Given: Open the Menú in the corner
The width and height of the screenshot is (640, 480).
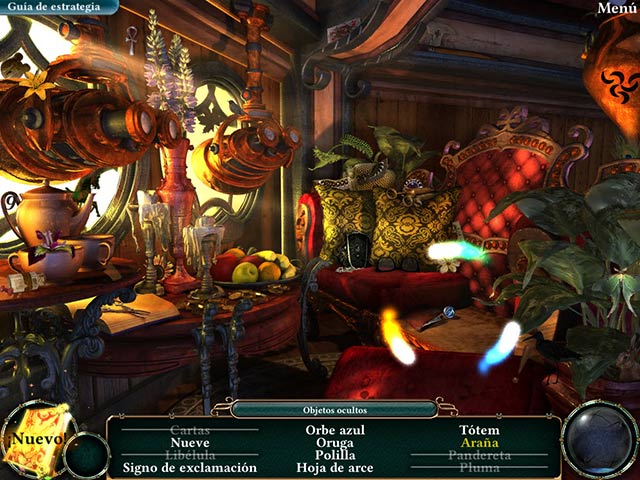Looking at the screenshot, I should tap(618, 8).
